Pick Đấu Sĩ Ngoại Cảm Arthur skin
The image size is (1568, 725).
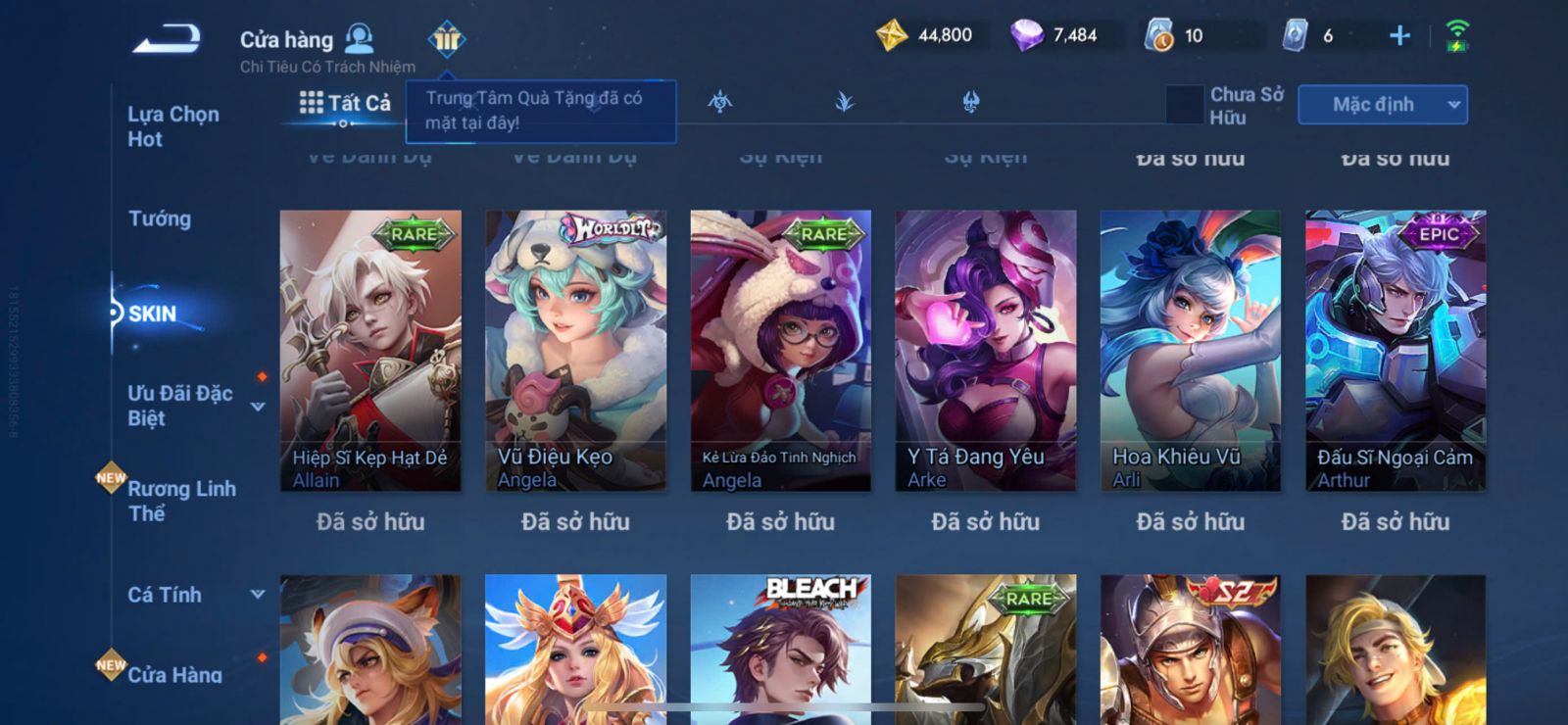pos(1396,350)
